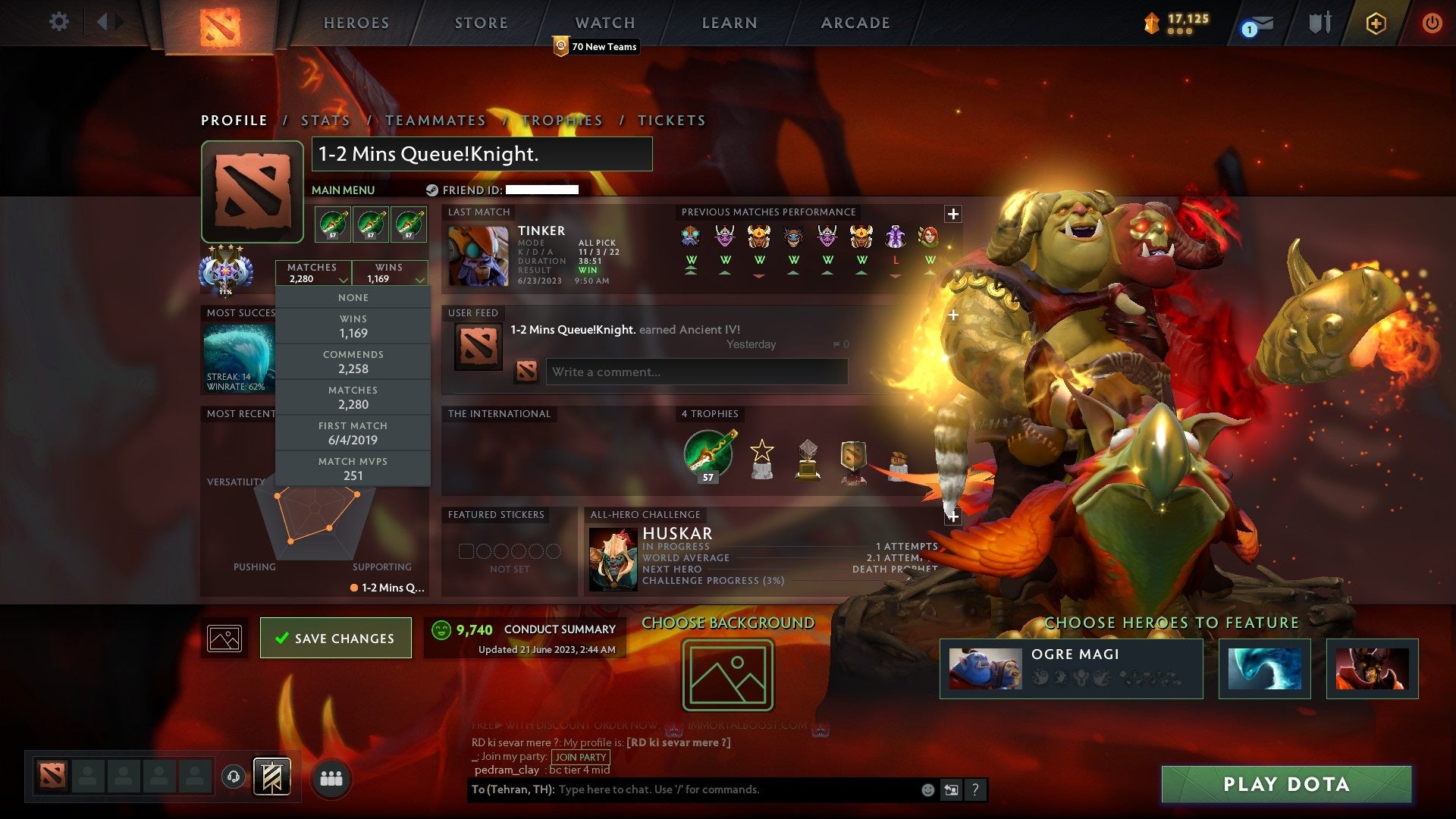Switch to the TEAMMATES tab
The image size is (1456, 819).
coord(435,120)
